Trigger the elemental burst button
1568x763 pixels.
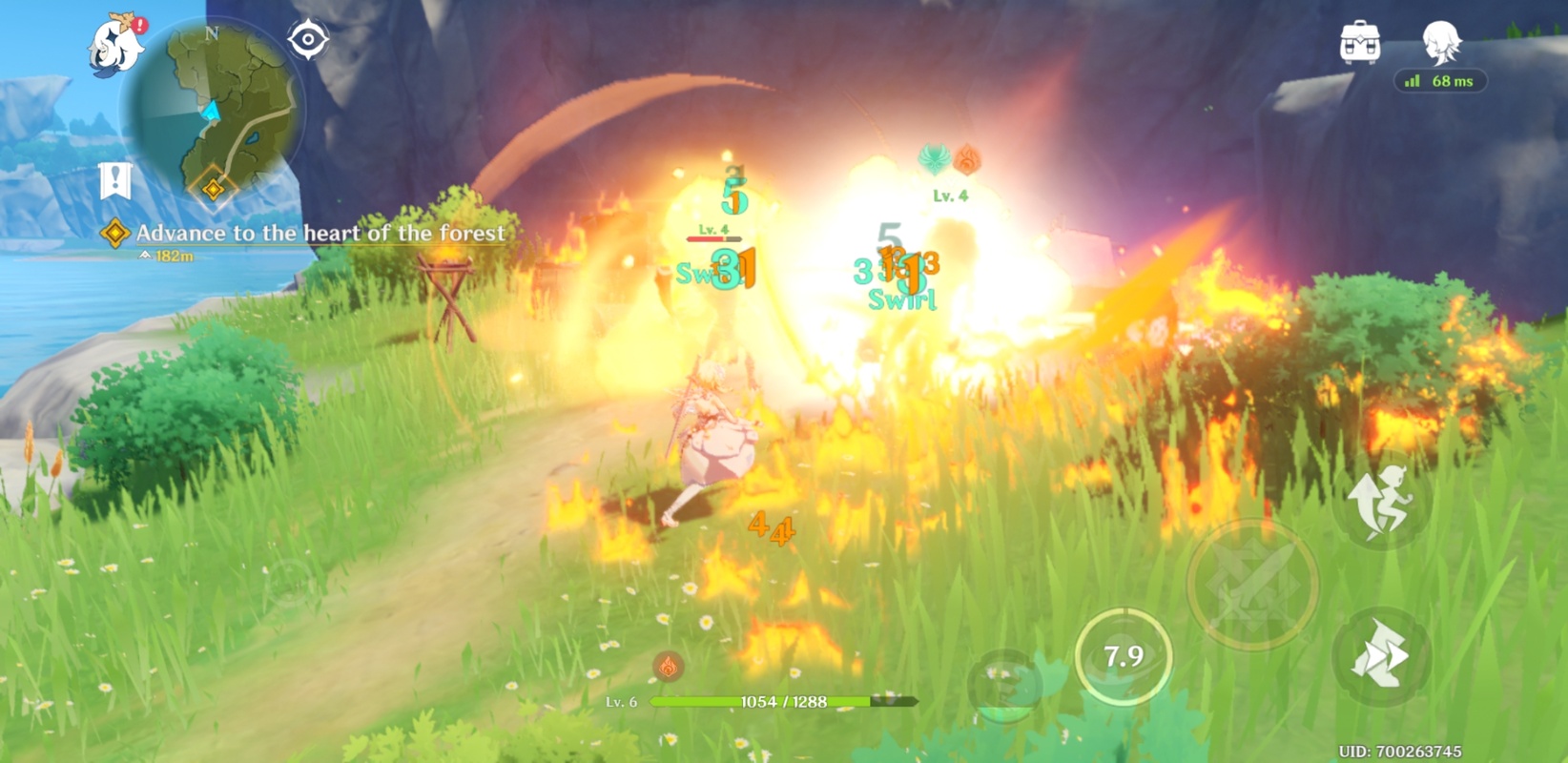coord(1006,683)
